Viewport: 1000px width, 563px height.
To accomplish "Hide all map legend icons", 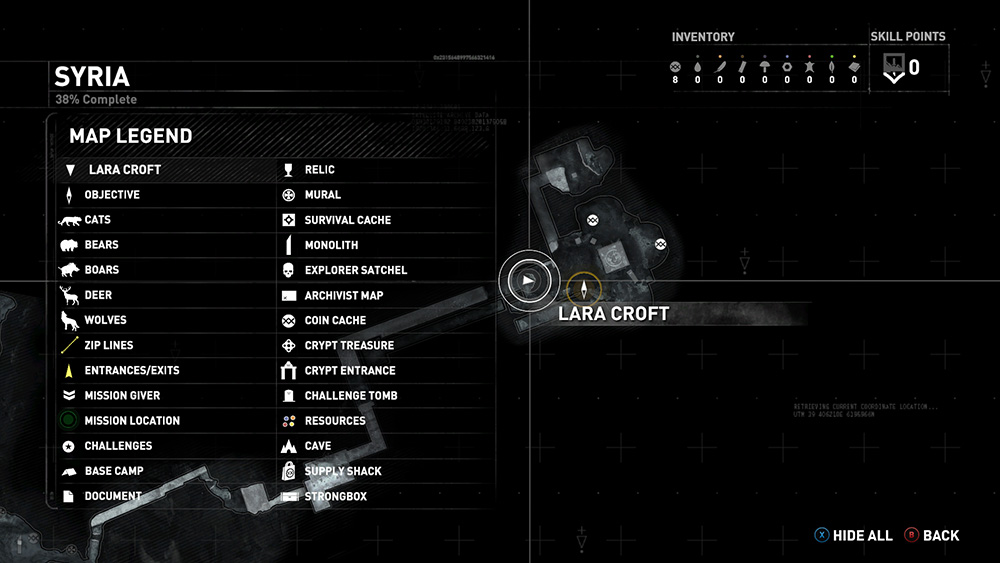I will point(853,536).
